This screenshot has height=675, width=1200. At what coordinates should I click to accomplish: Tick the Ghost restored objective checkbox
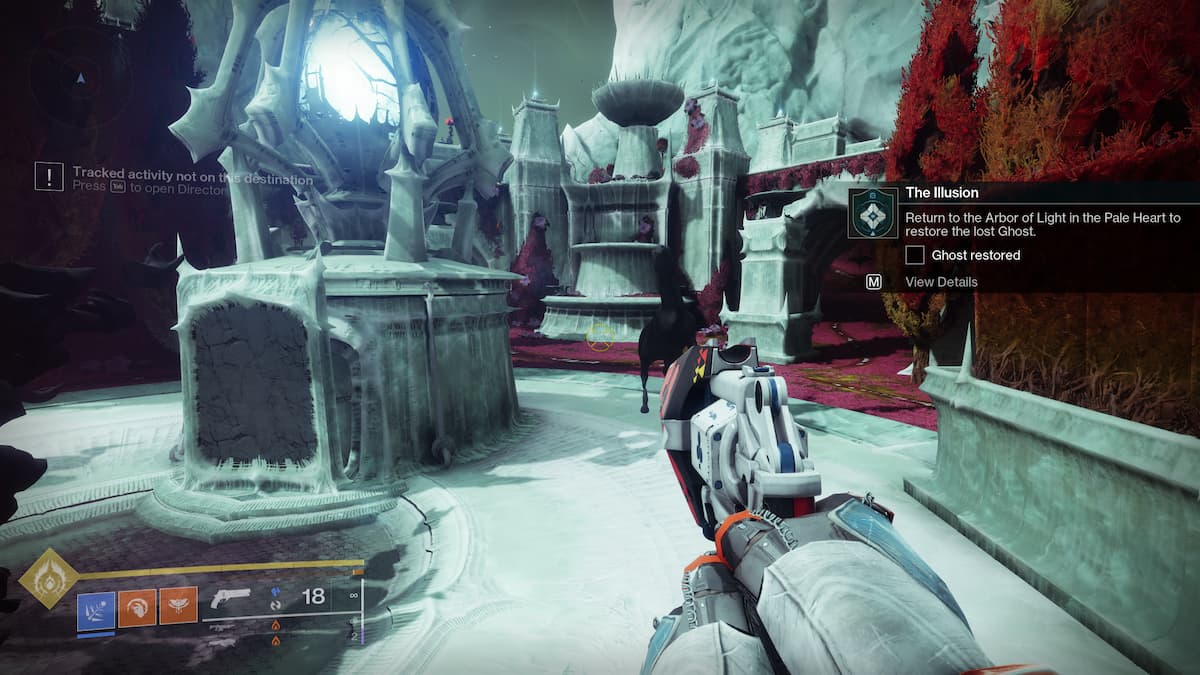point(915,255)
